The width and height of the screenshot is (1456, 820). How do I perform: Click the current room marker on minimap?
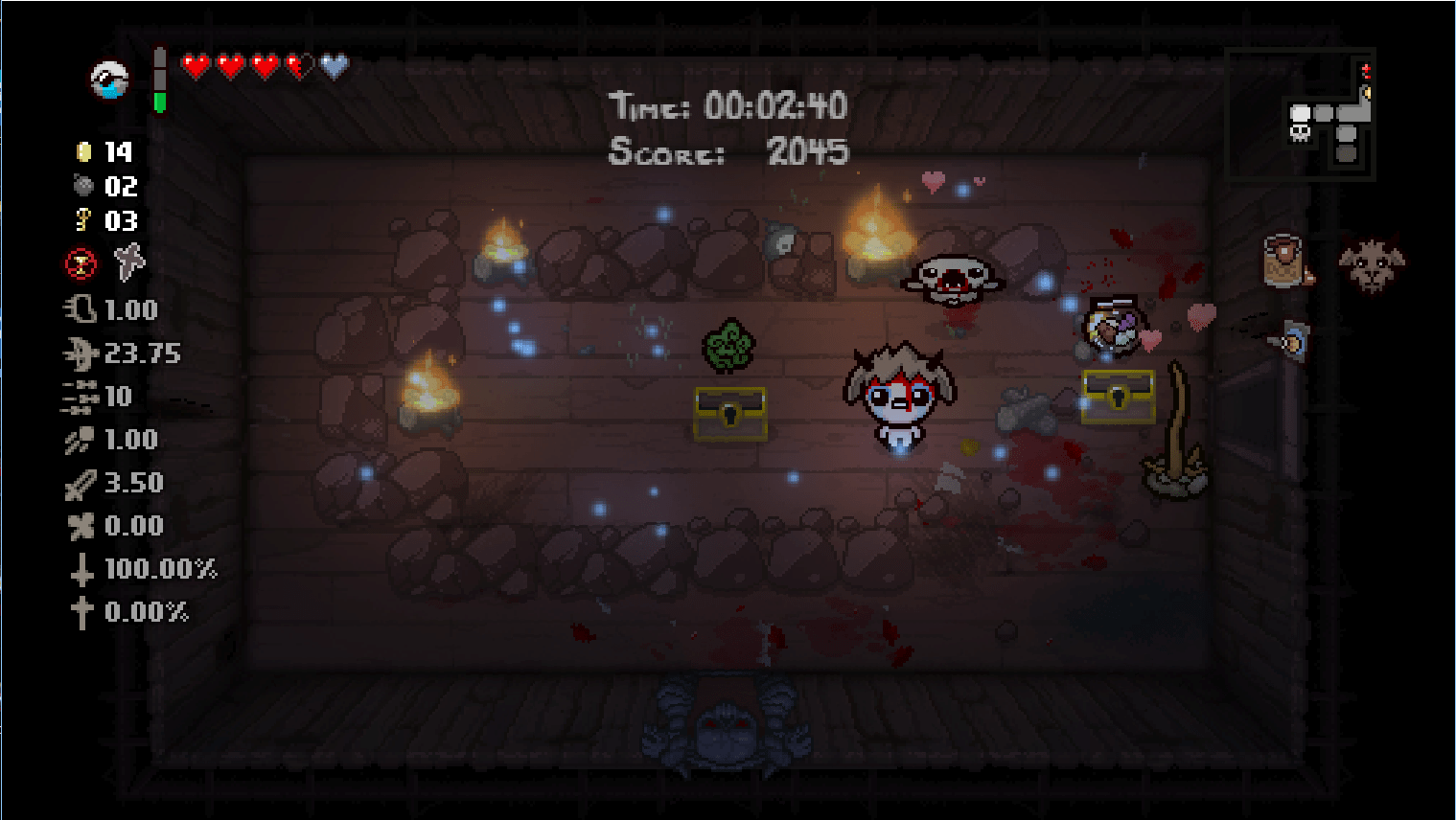tap(1300, 113)
